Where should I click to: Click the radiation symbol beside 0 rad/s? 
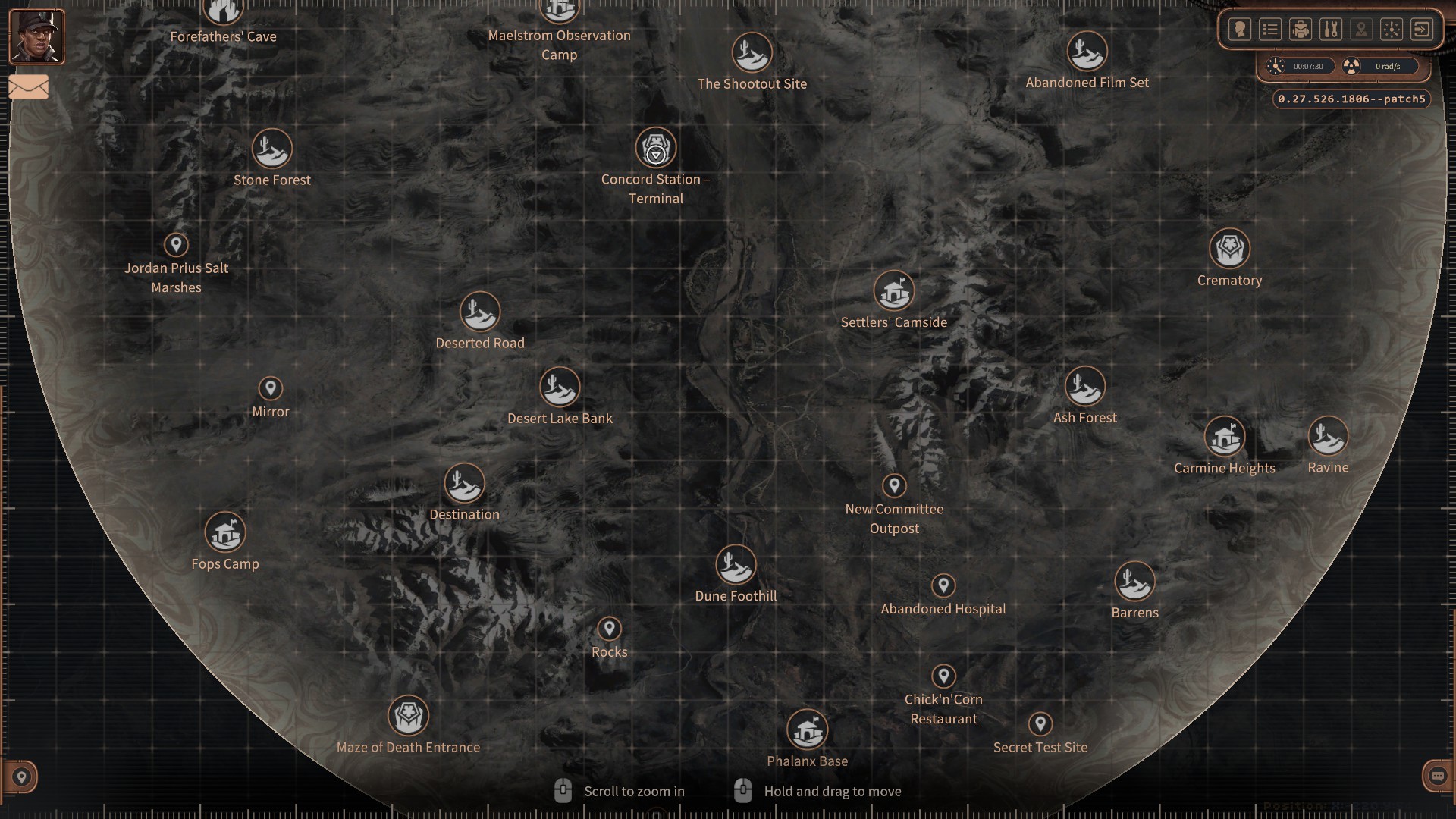pos(1351,66)
